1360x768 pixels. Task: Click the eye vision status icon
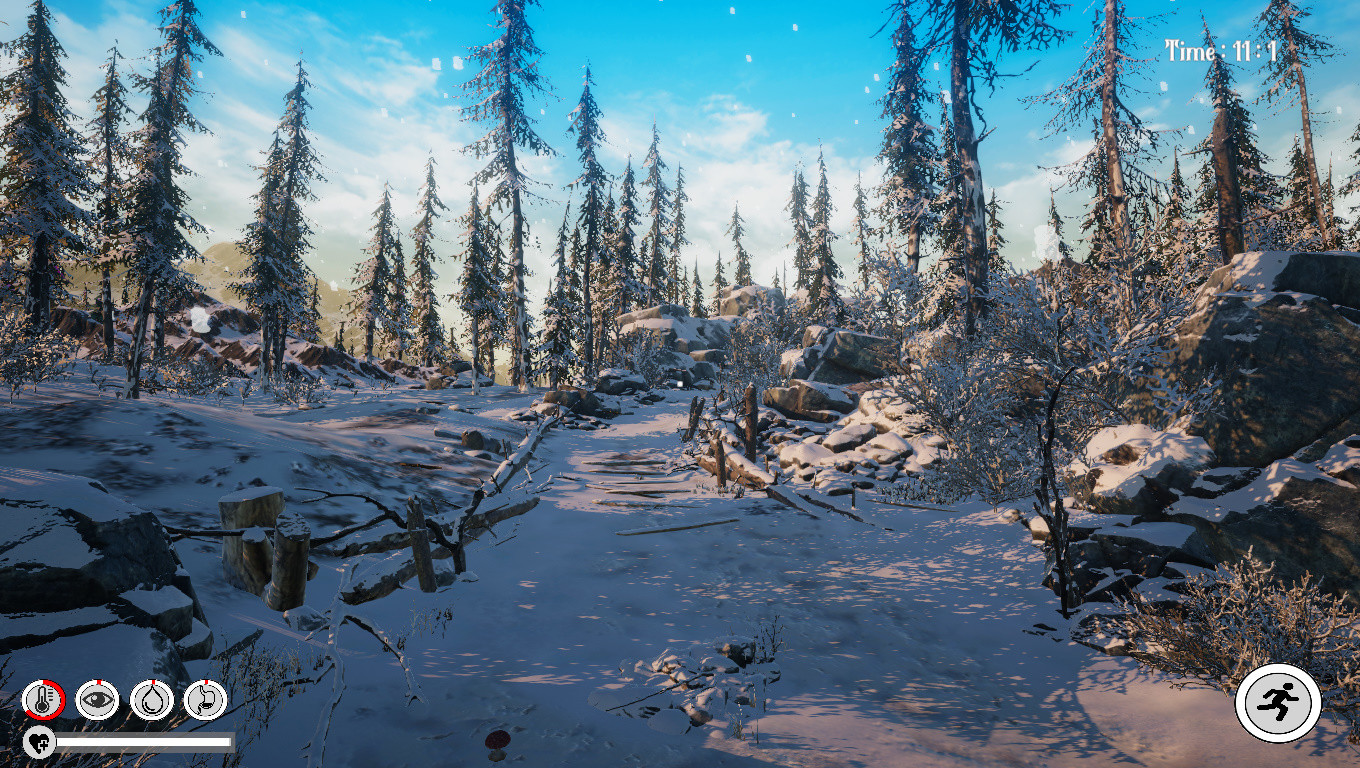click(x=97, y=698)
